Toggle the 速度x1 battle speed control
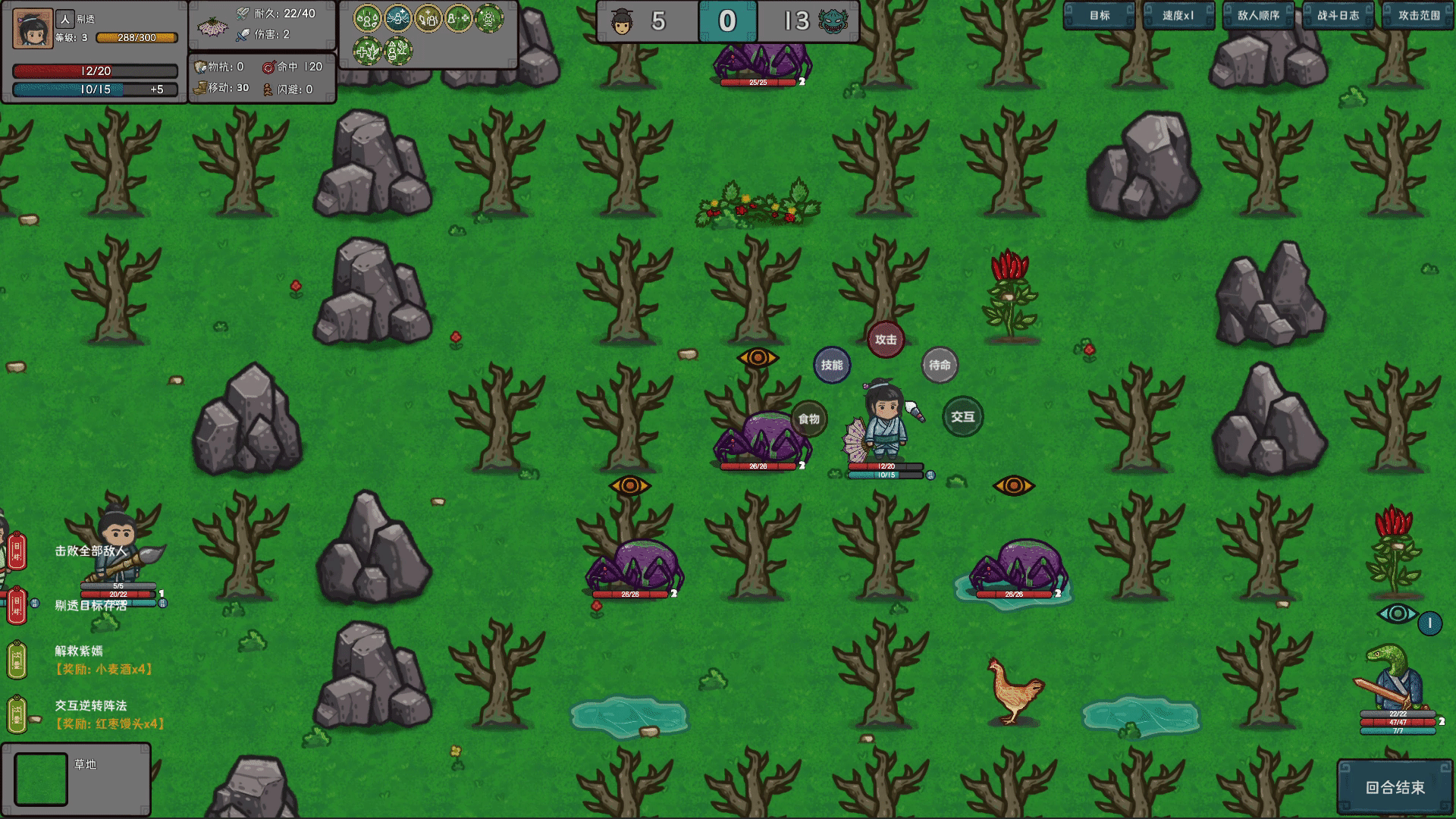This screenshot has height=819, width=1456. point(1180,14)
